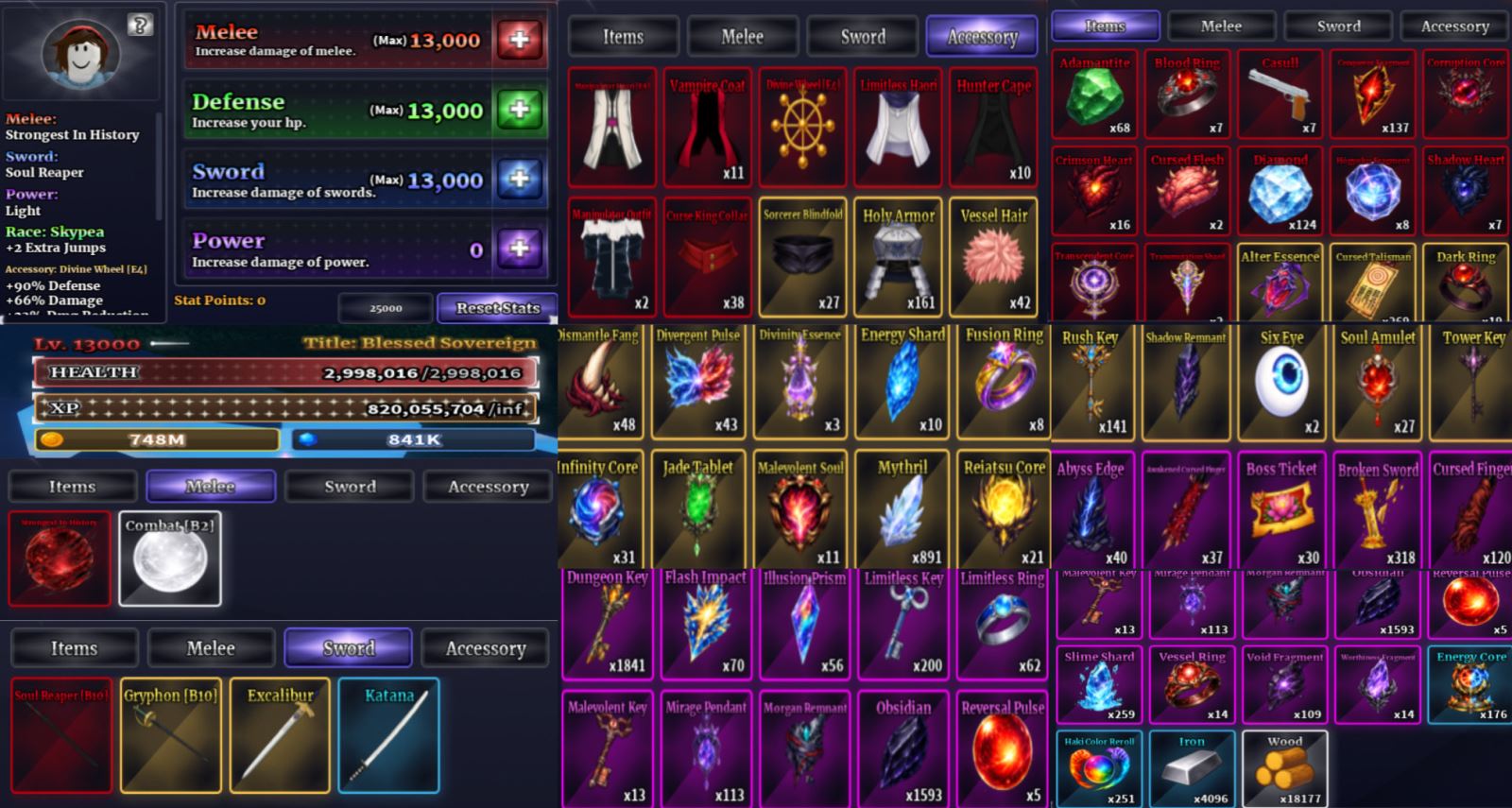Select the Katana sword slot
1512x808 pixels.
tap(388, 735)
